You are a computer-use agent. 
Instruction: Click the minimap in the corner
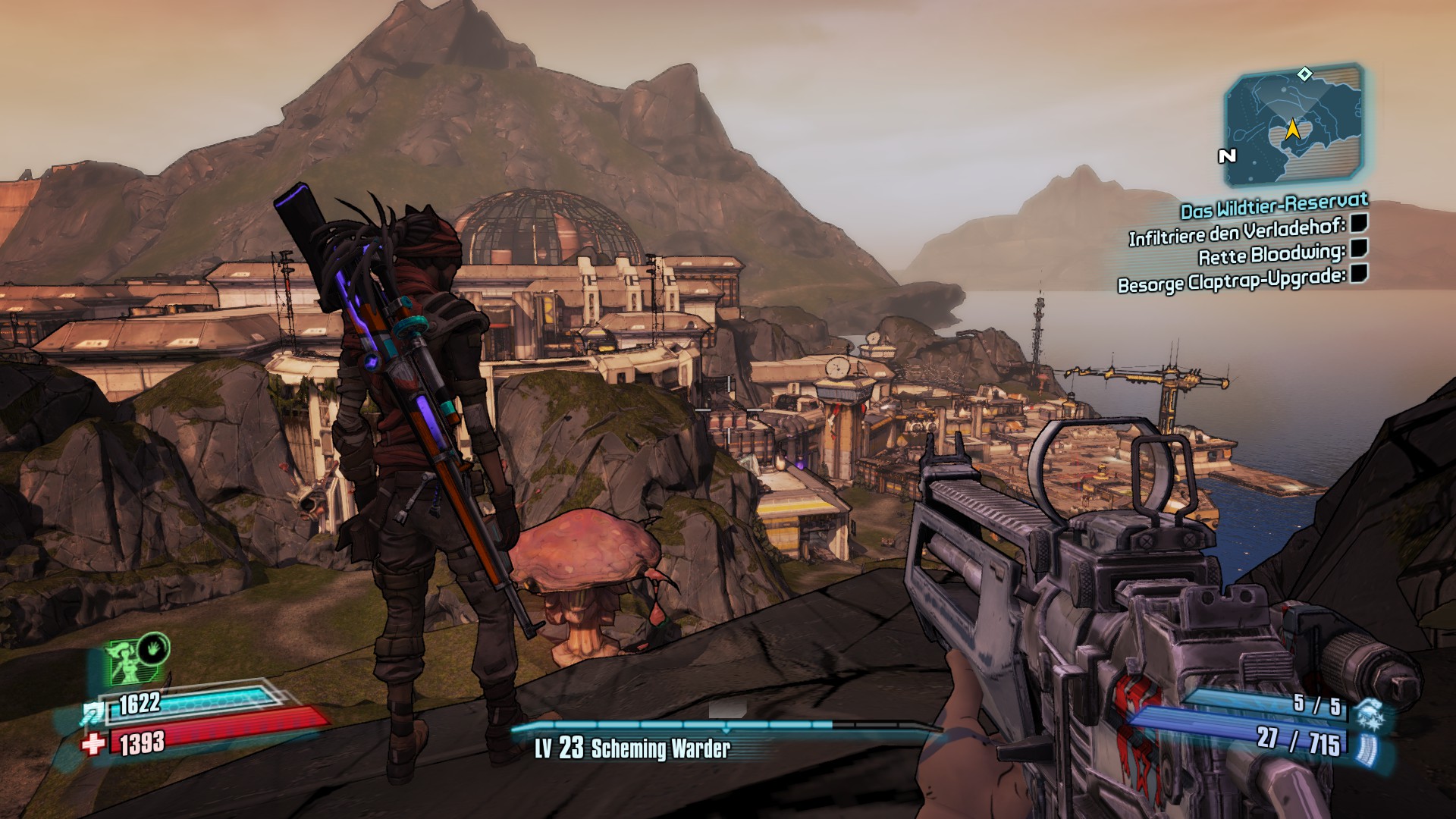click(1294, 127)
